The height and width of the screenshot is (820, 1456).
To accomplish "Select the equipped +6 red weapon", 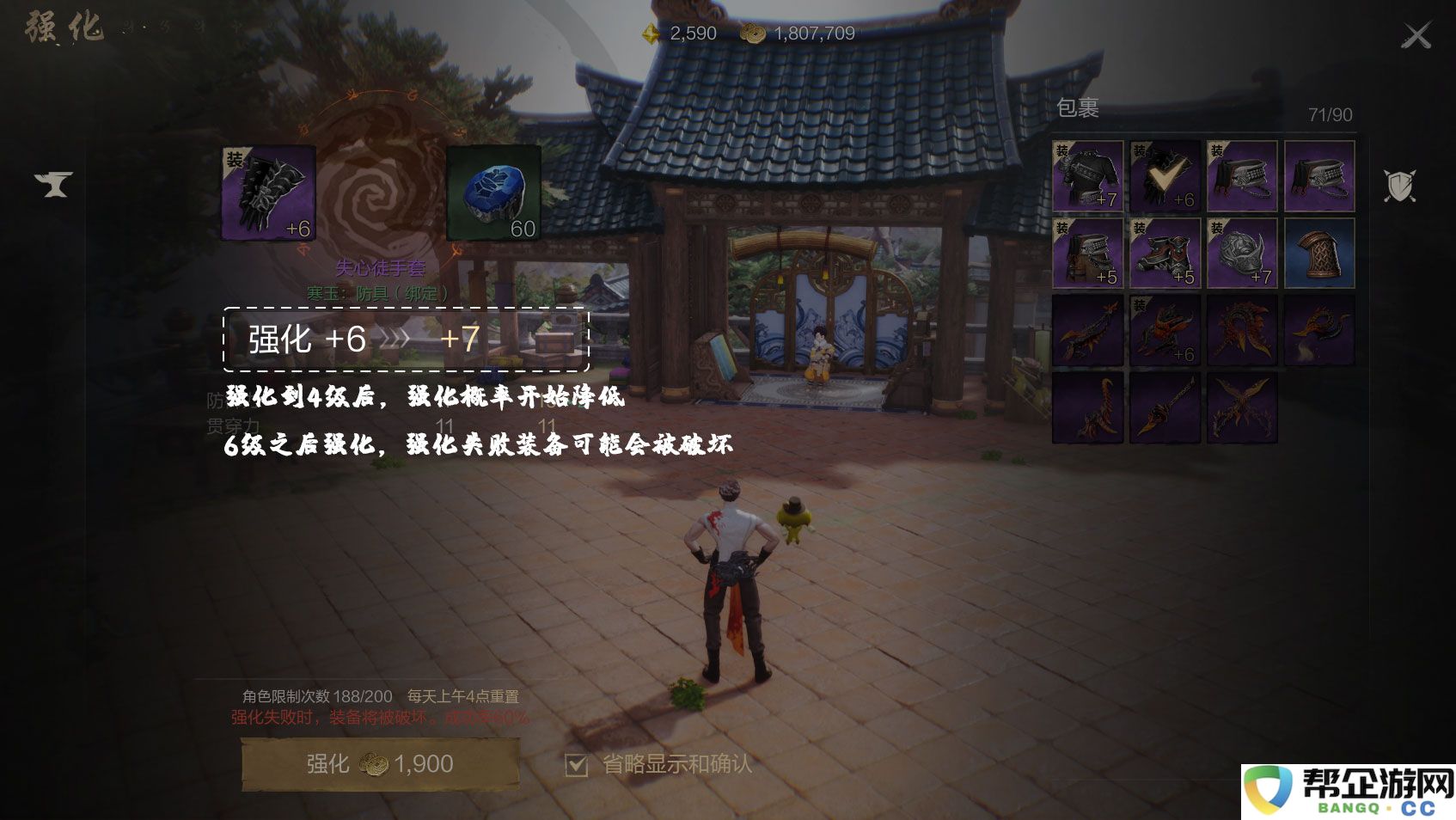I will click(x=1165, y=330).
